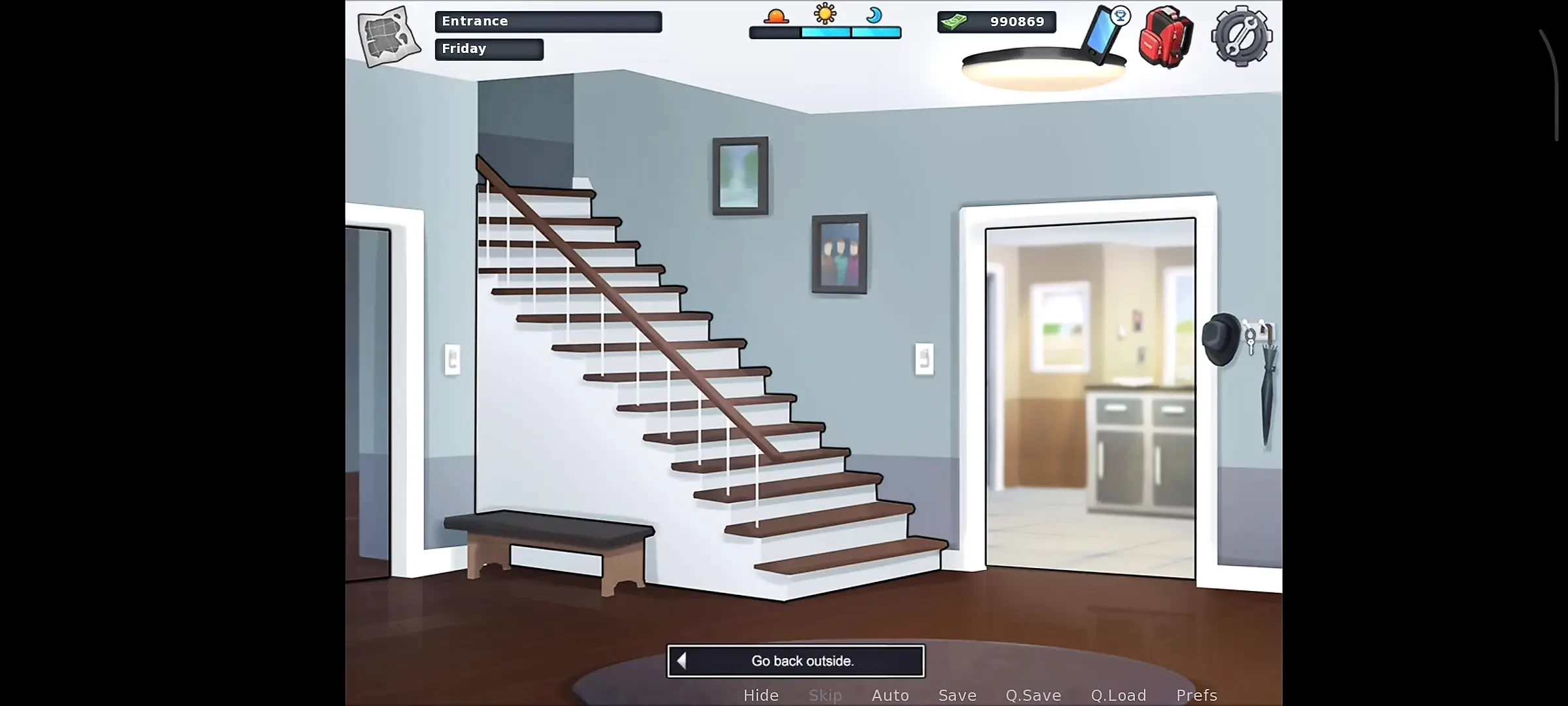
Task: Open the Friday day indicator
Action: point(489,48)
